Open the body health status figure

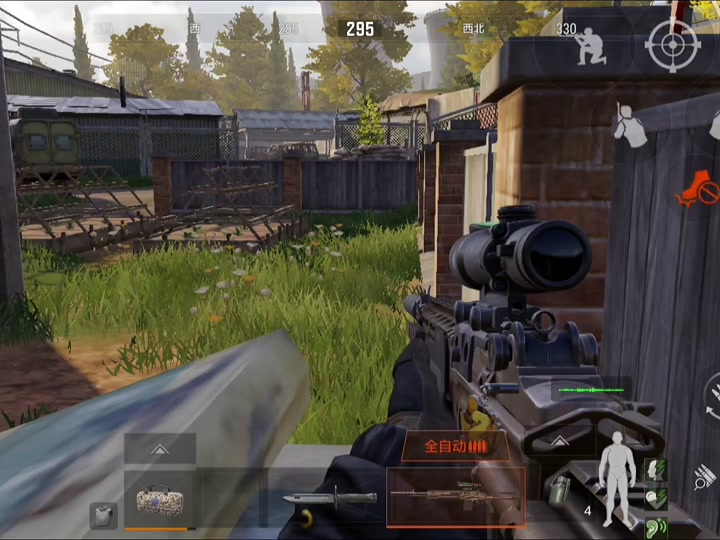618,478
